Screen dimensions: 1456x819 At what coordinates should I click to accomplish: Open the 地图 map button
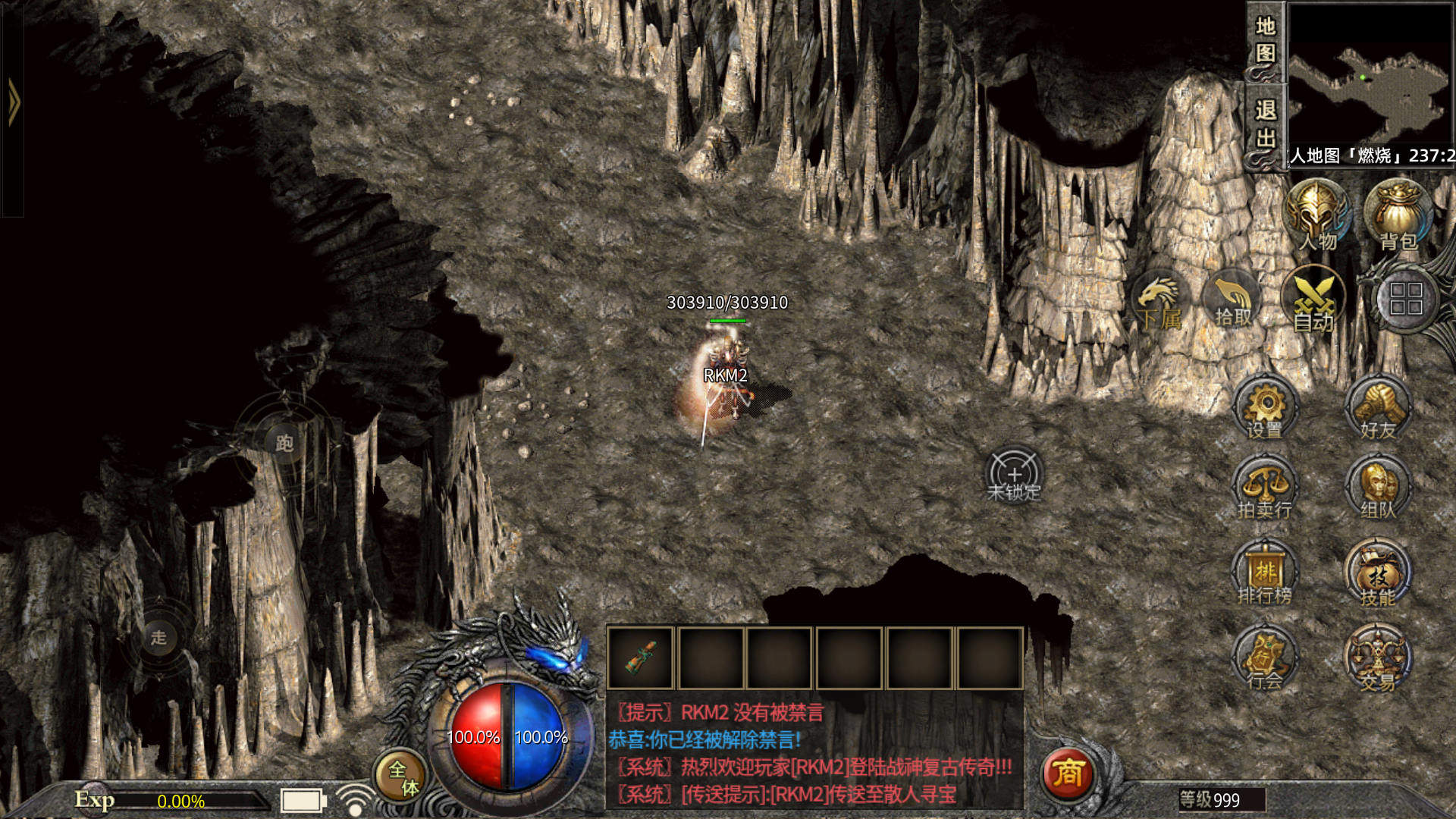(x=1265, y=41)
